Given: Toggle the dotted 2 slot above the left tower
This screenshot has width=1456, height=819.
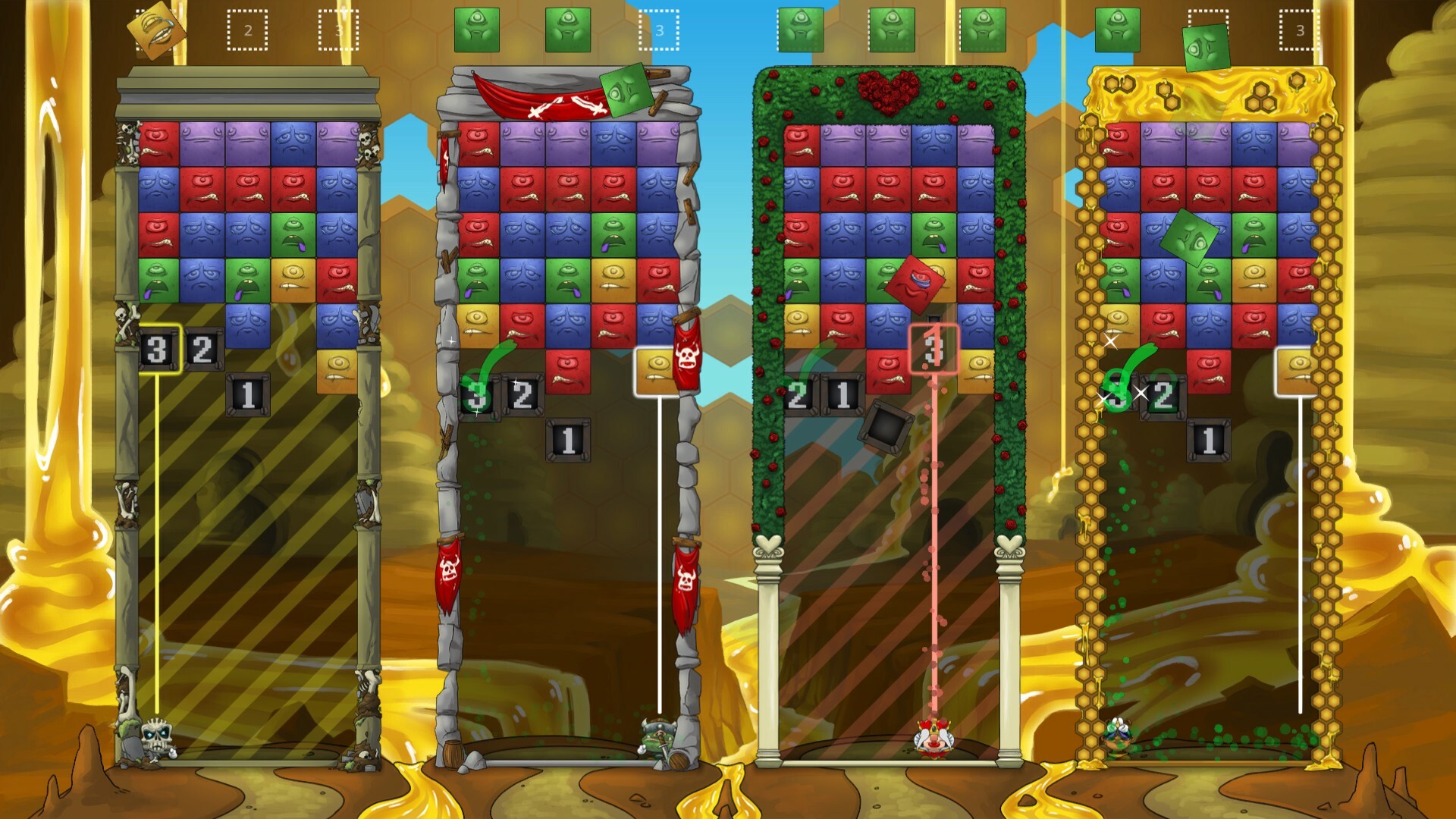Looking at the screenshot, I should pos(246,29).
